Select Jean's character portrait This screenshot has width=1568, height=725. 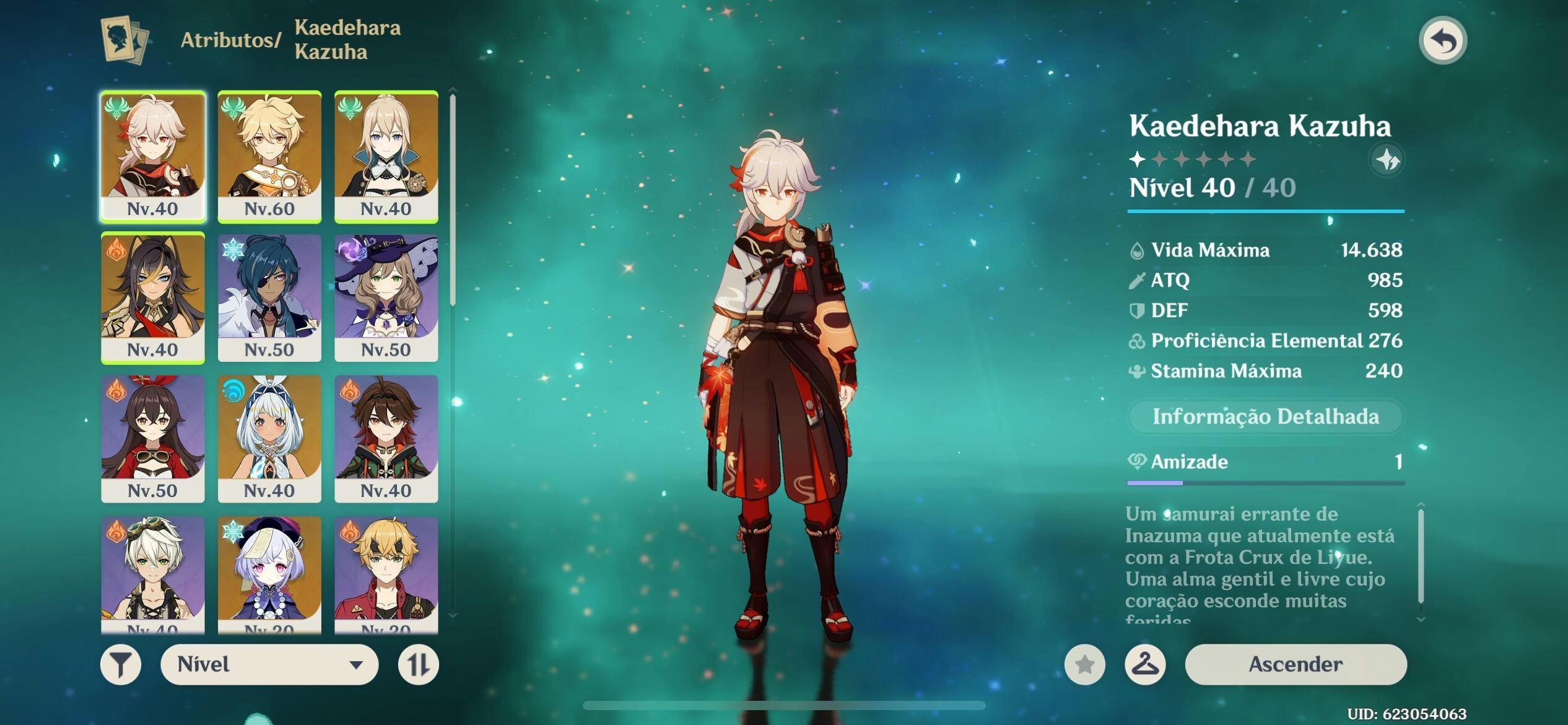click(386, 156)
